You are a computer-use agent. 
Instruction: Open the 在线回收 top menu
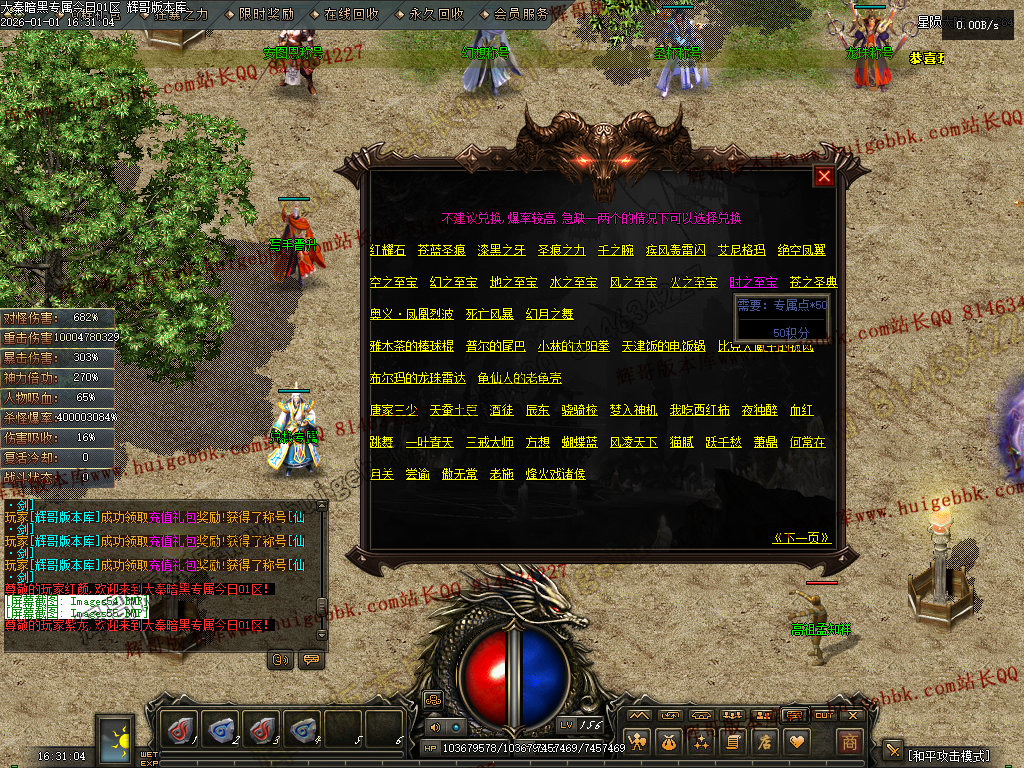pyautogui.click(x=351, y=14)
